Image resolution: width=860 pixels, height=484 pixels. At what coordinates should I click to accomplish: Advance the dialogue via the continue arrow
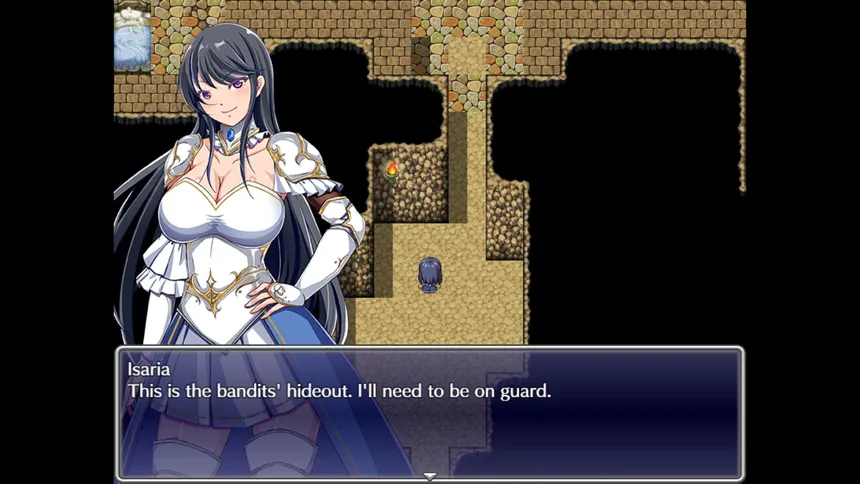(430, 476)
